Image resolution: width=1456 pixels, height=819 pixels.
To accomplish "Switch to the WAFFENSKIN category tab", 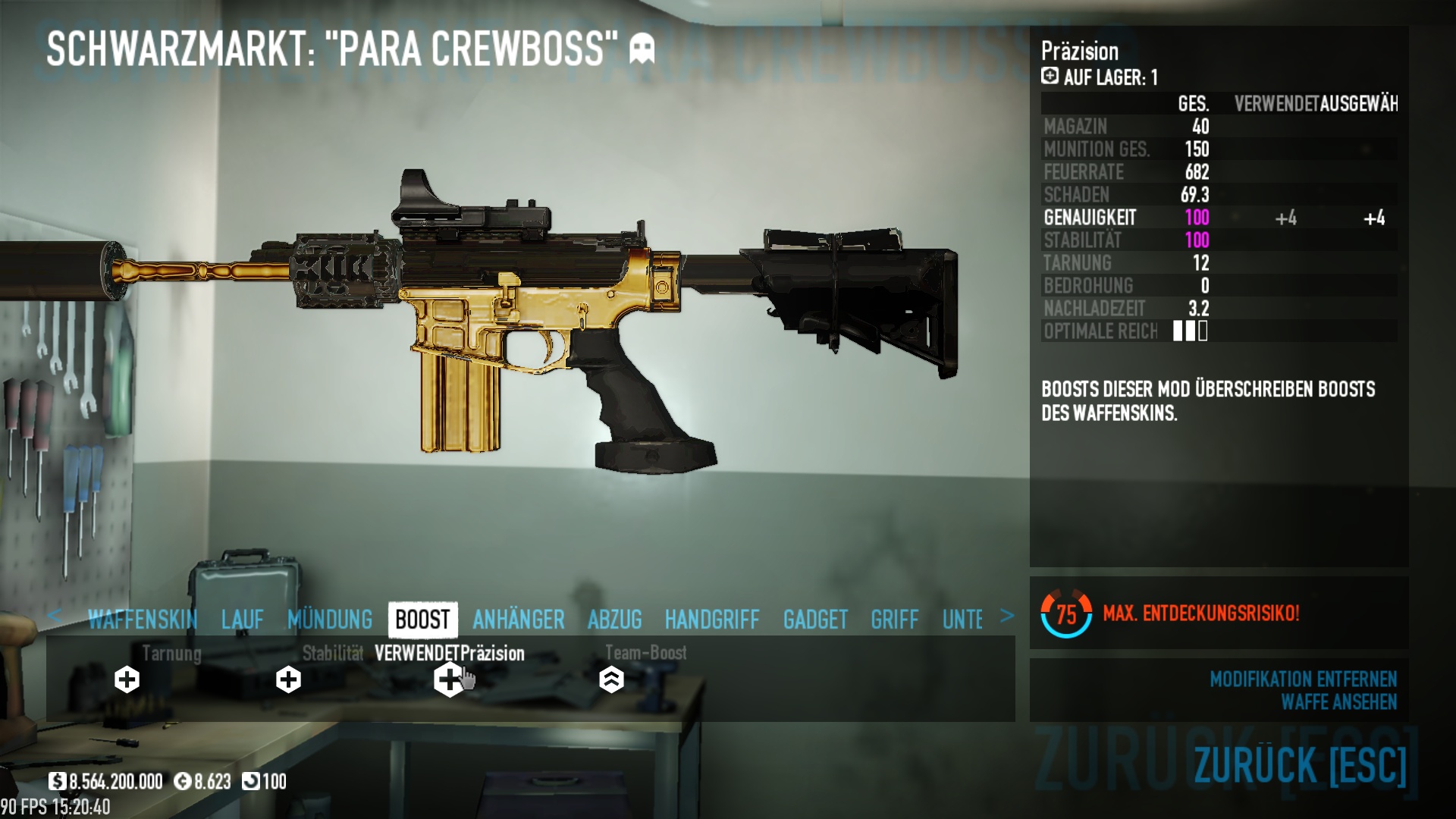I will (143, 620).
